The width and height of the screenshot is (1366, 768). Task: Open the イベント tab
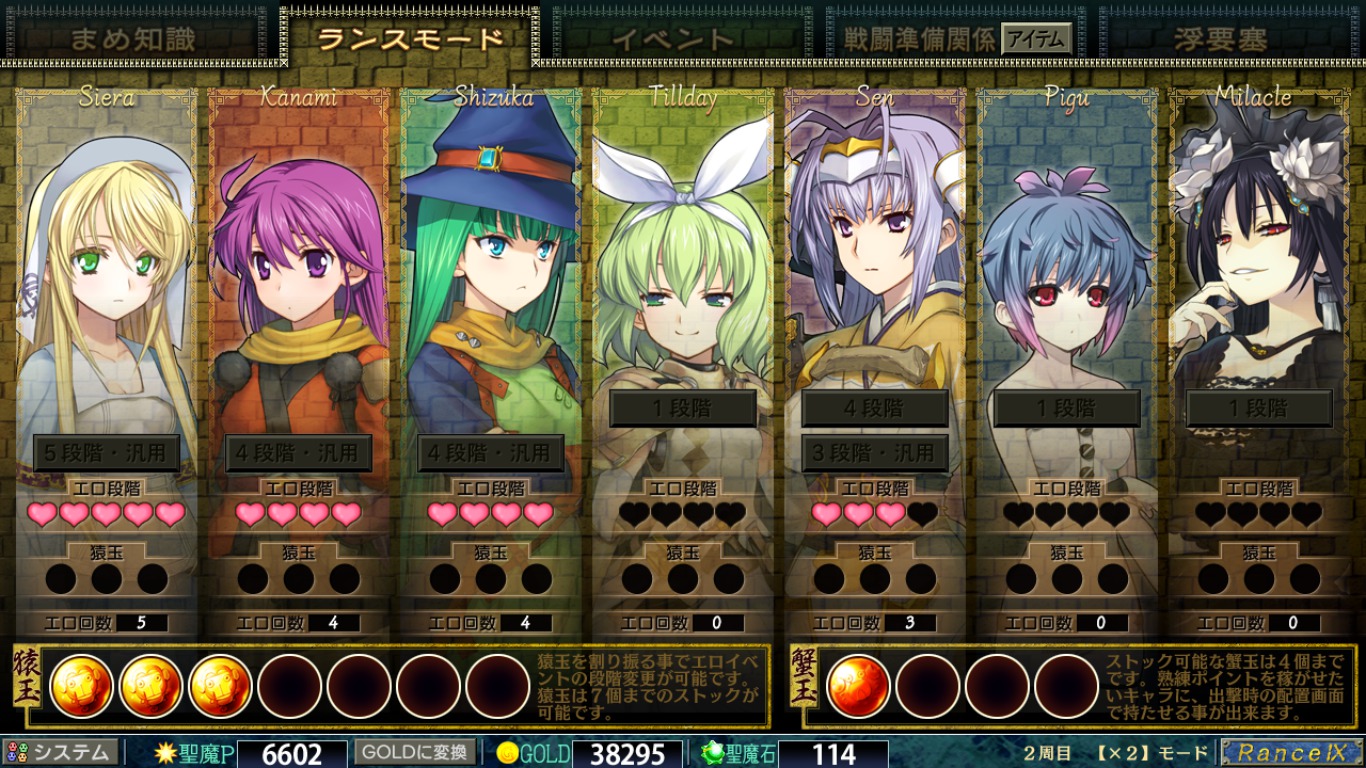(673, 39)
